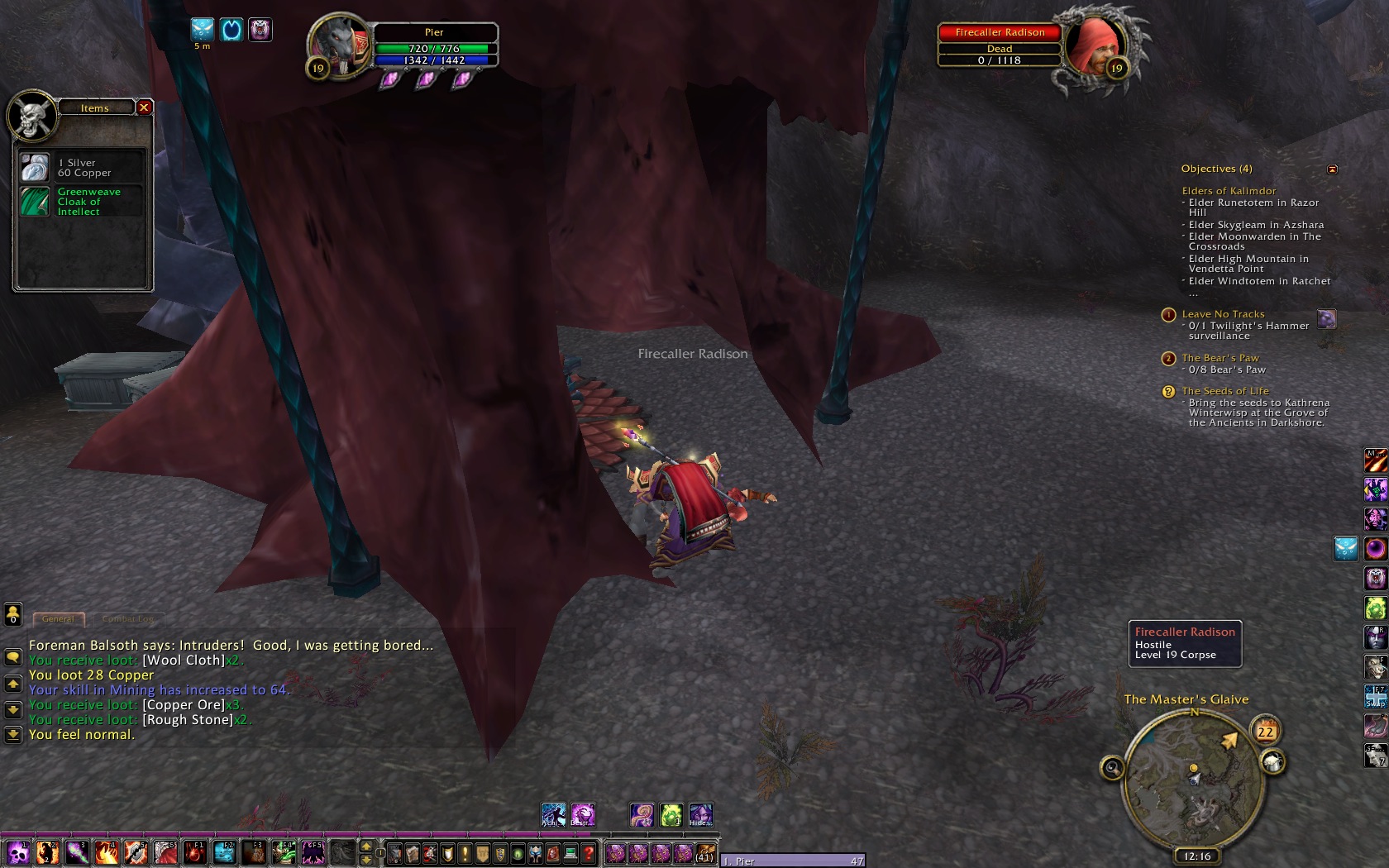Switch to the General chat tab
Viewport: 1389px width, 868px height.
tap(58, 618)
